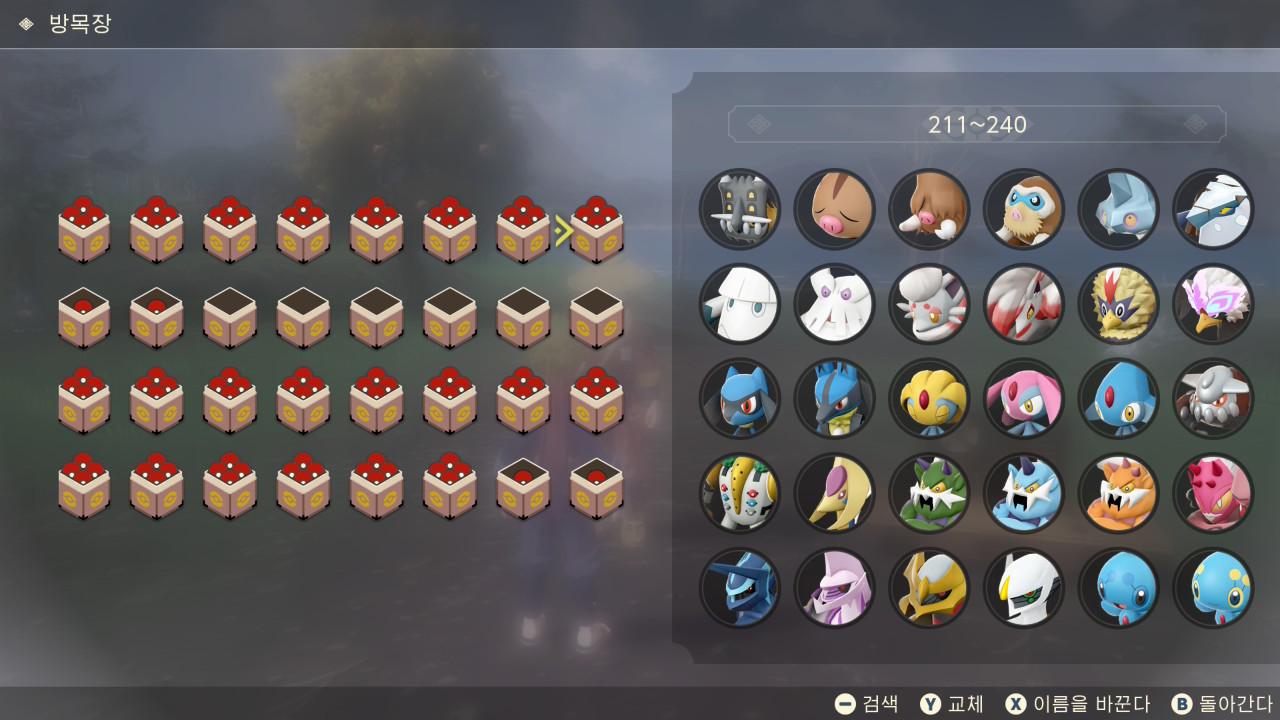
Task: Select the yellow-headed Uxie icon
Action: click(x=929, y=399)
